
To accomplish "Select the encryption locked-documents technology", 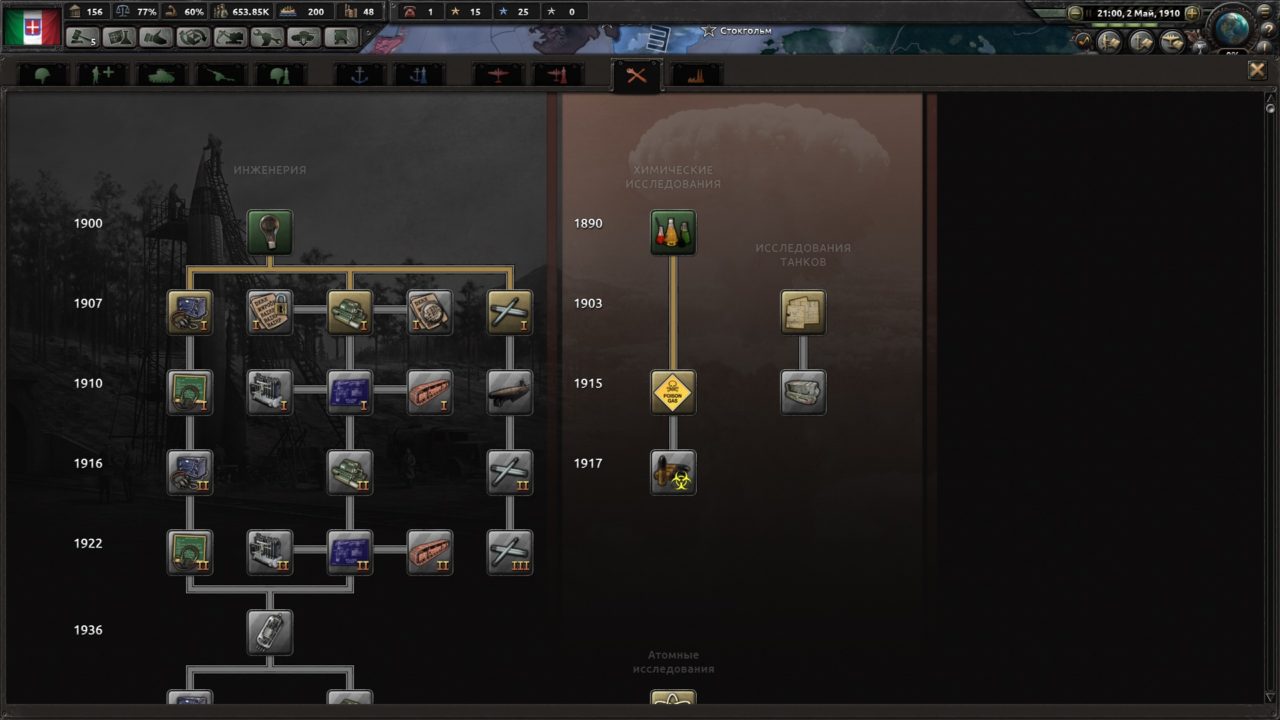I will pyautogui.click(x=271, y=311).
